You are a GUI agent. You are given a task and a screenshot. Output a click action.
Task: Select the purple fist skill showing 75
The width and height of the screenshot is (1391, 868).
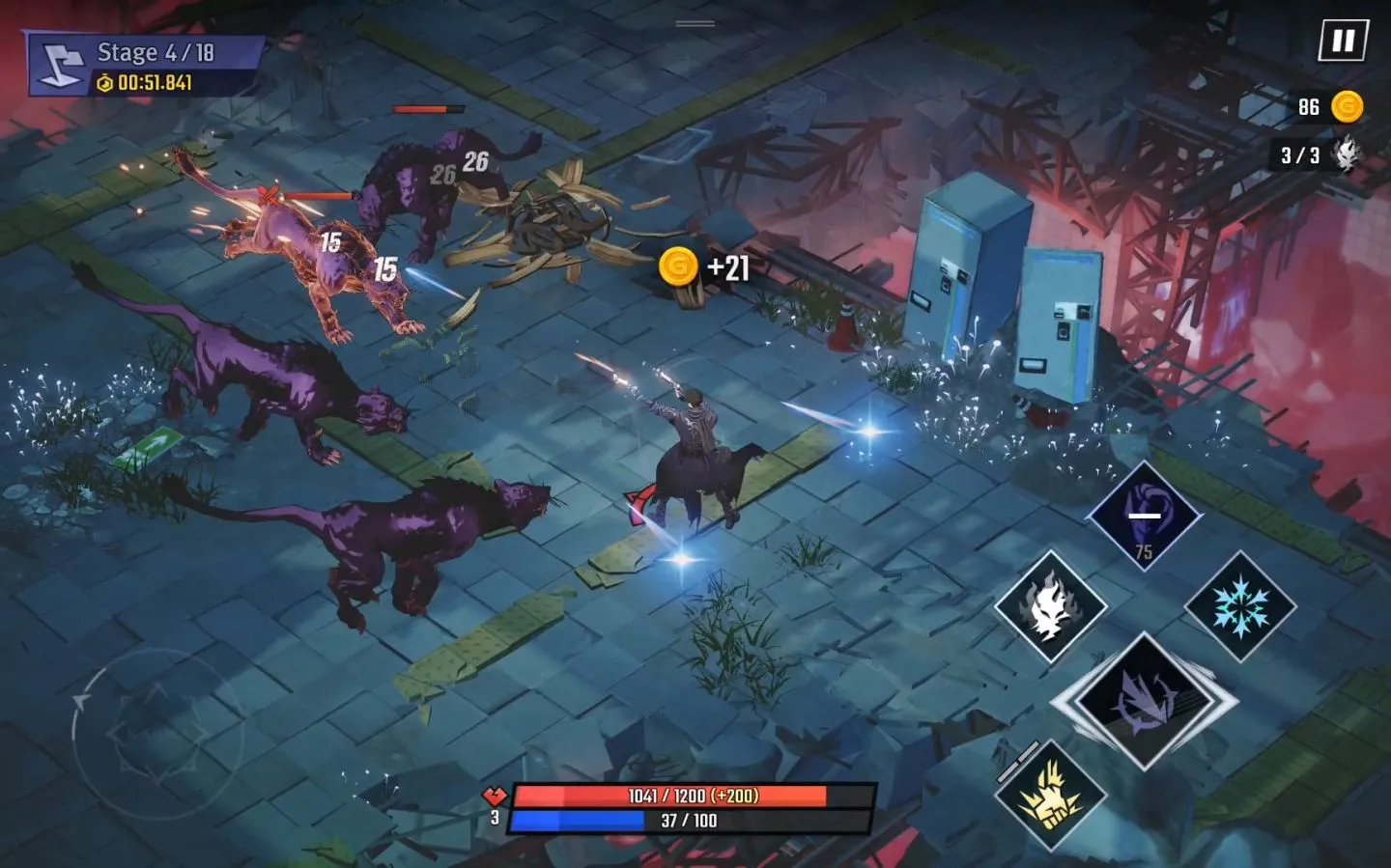pos(1145,515)
